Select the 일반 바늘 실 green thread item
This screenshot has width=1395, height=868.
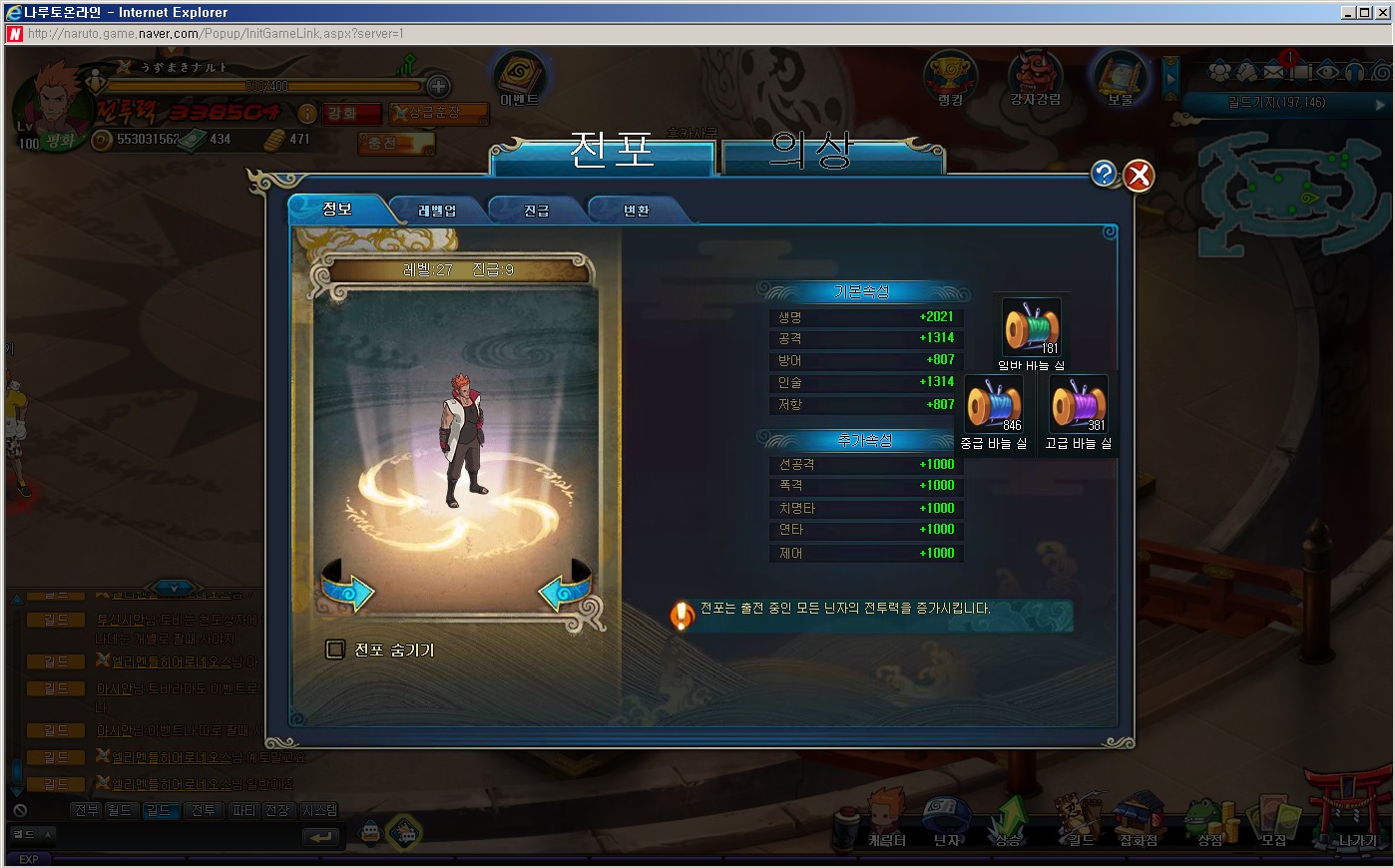pyautogui.click(x=1031, y=327)
